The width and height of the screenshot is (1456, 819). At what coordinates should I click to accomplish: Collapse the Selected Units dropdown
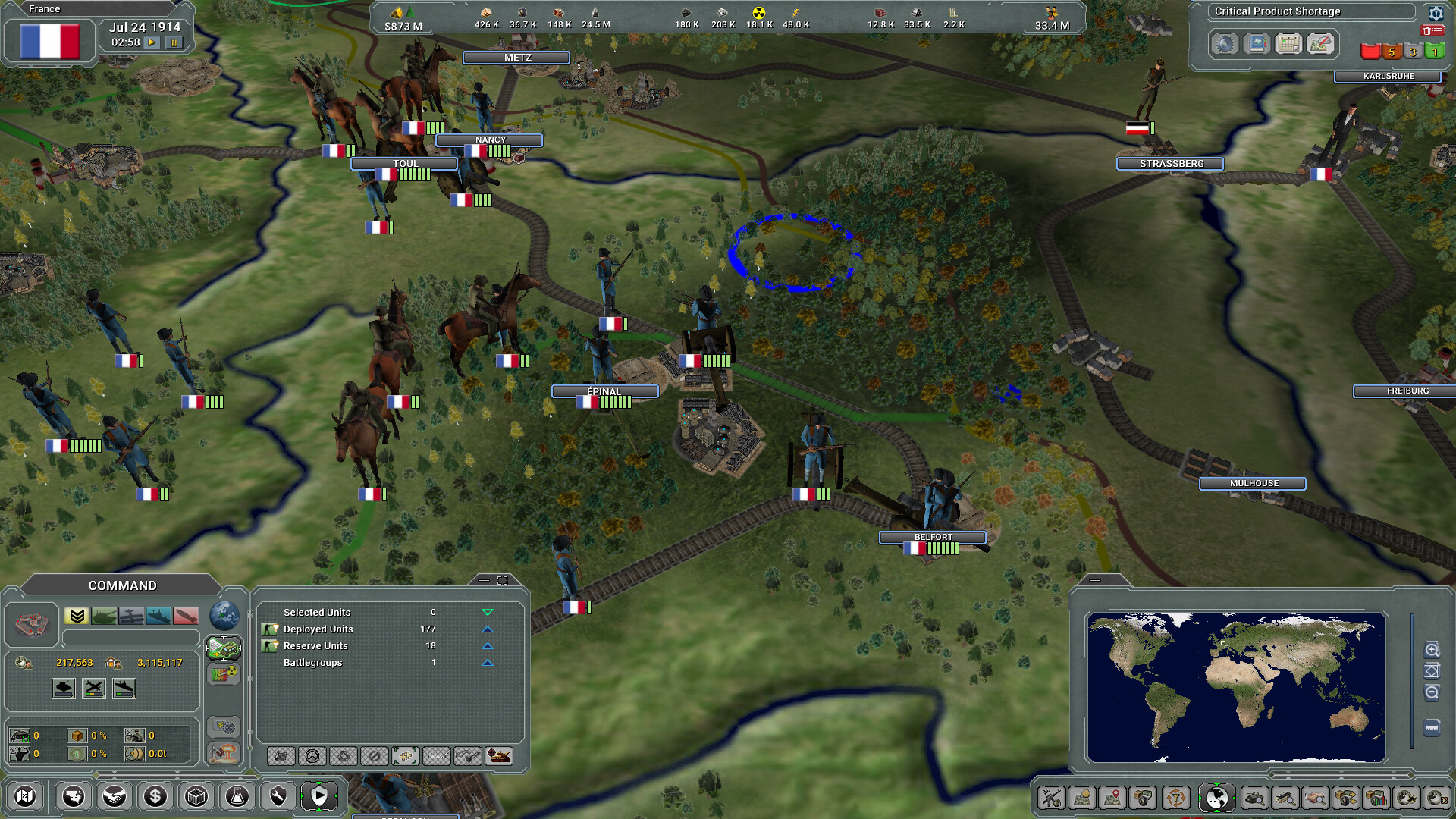pos(487,612)
